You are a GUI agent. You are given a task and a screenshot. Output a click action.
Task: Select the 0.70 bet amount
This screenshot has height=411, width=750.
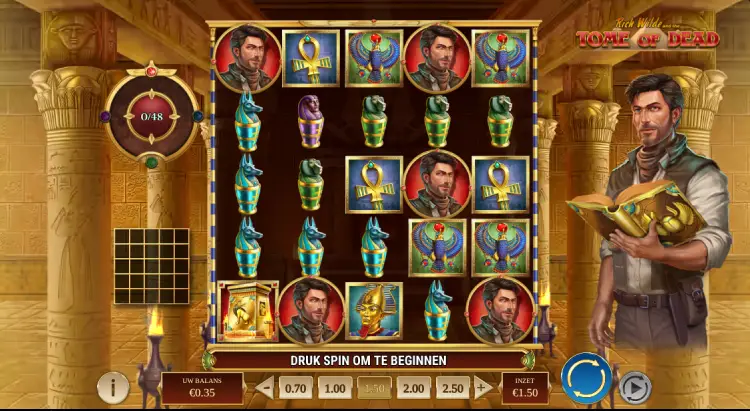click(x=296, y=387)
